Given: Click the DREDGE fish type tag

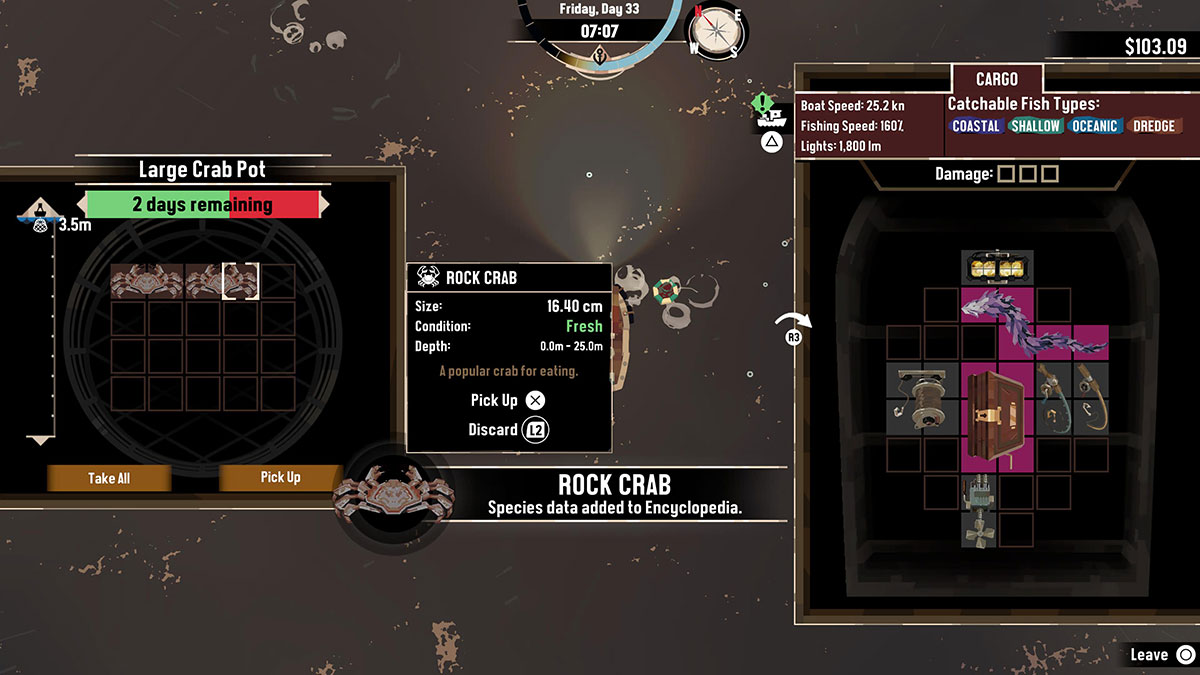Looking at the screenshot, I should pos(1153,126).
